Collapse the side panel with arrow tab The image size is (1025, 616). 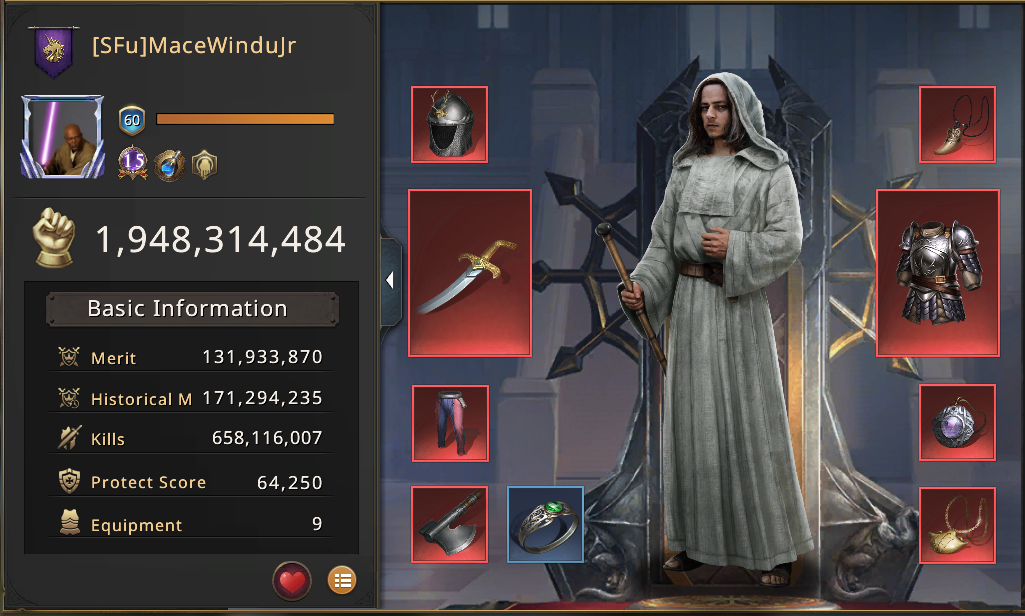tap(389, 281)
